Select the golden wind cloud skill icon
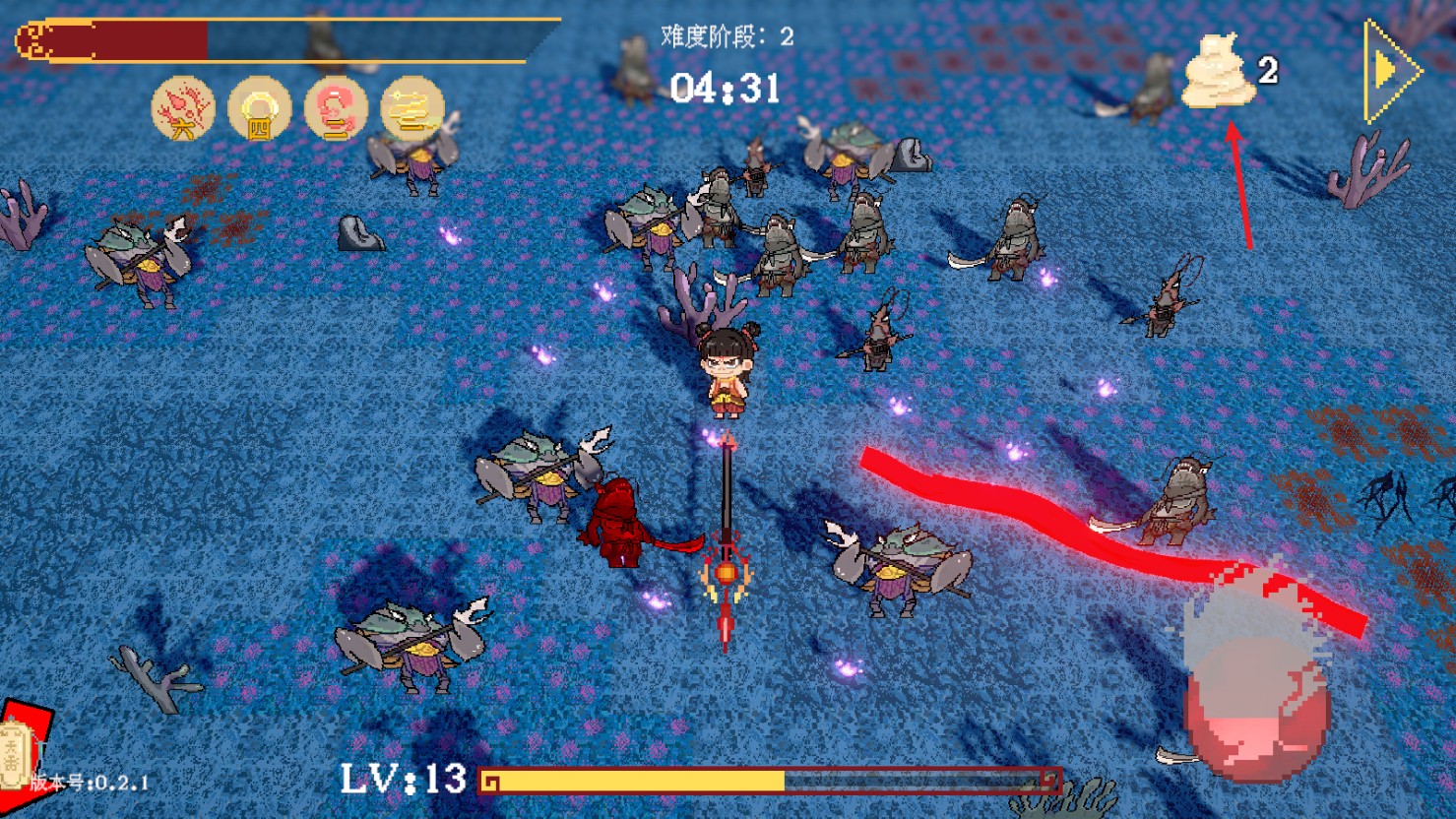 pos(411,108)
